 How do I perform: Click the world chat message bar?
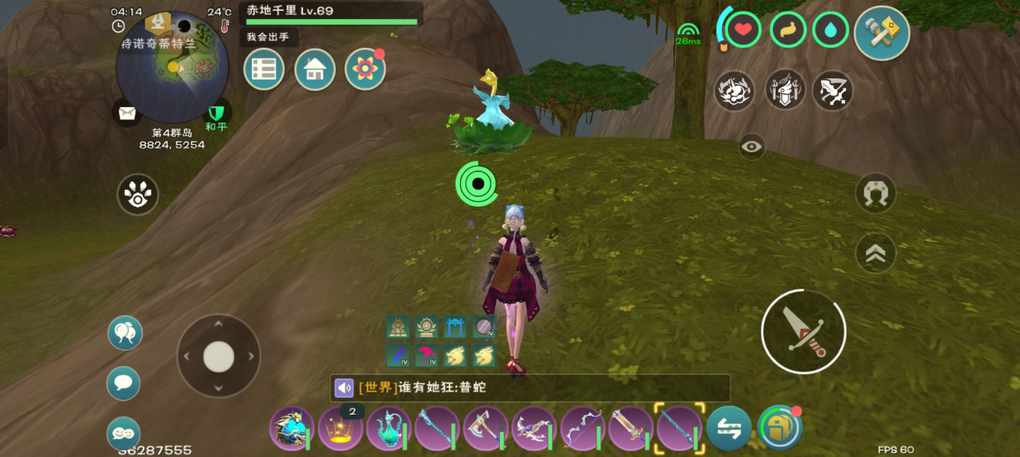(x=530, y=387)
